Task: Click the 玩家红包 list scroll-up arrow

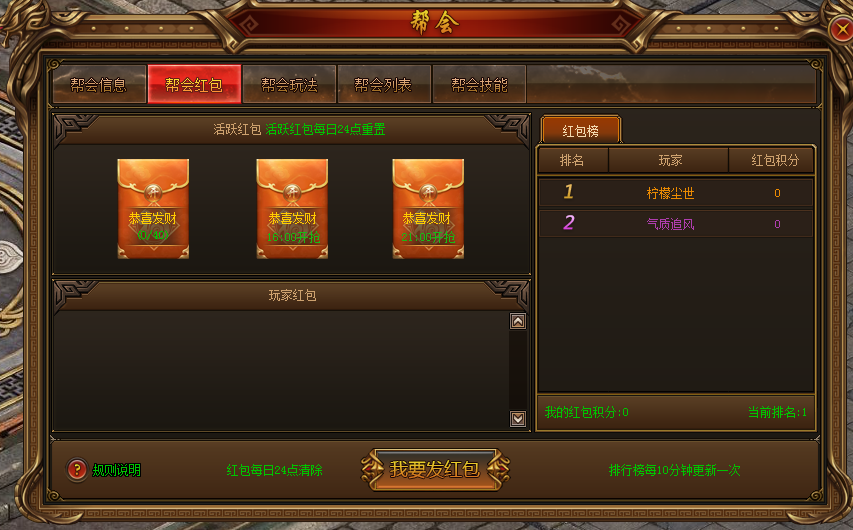Action: point(518,321)
